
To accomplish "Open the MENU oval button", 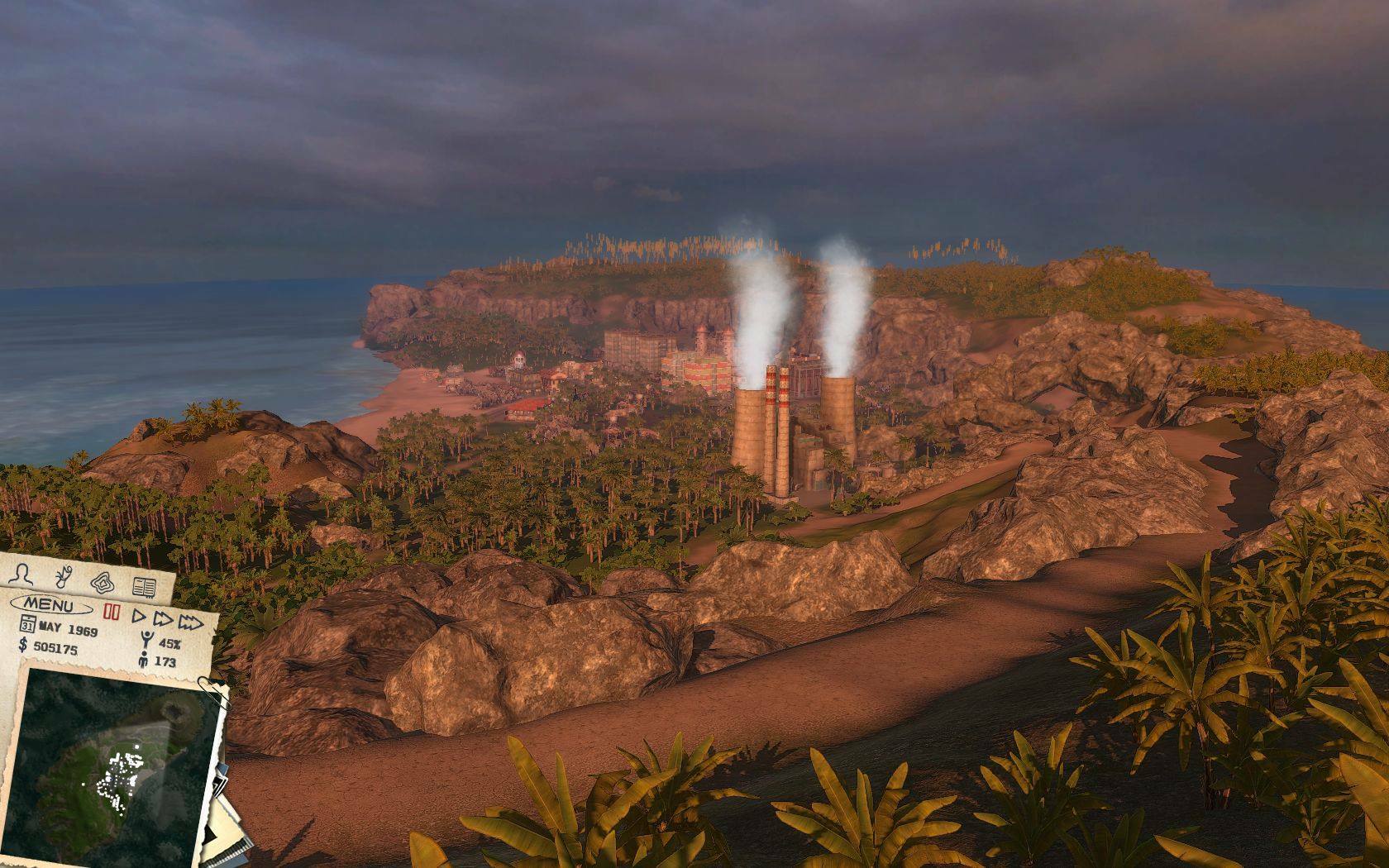I will [x=50, y=604].
